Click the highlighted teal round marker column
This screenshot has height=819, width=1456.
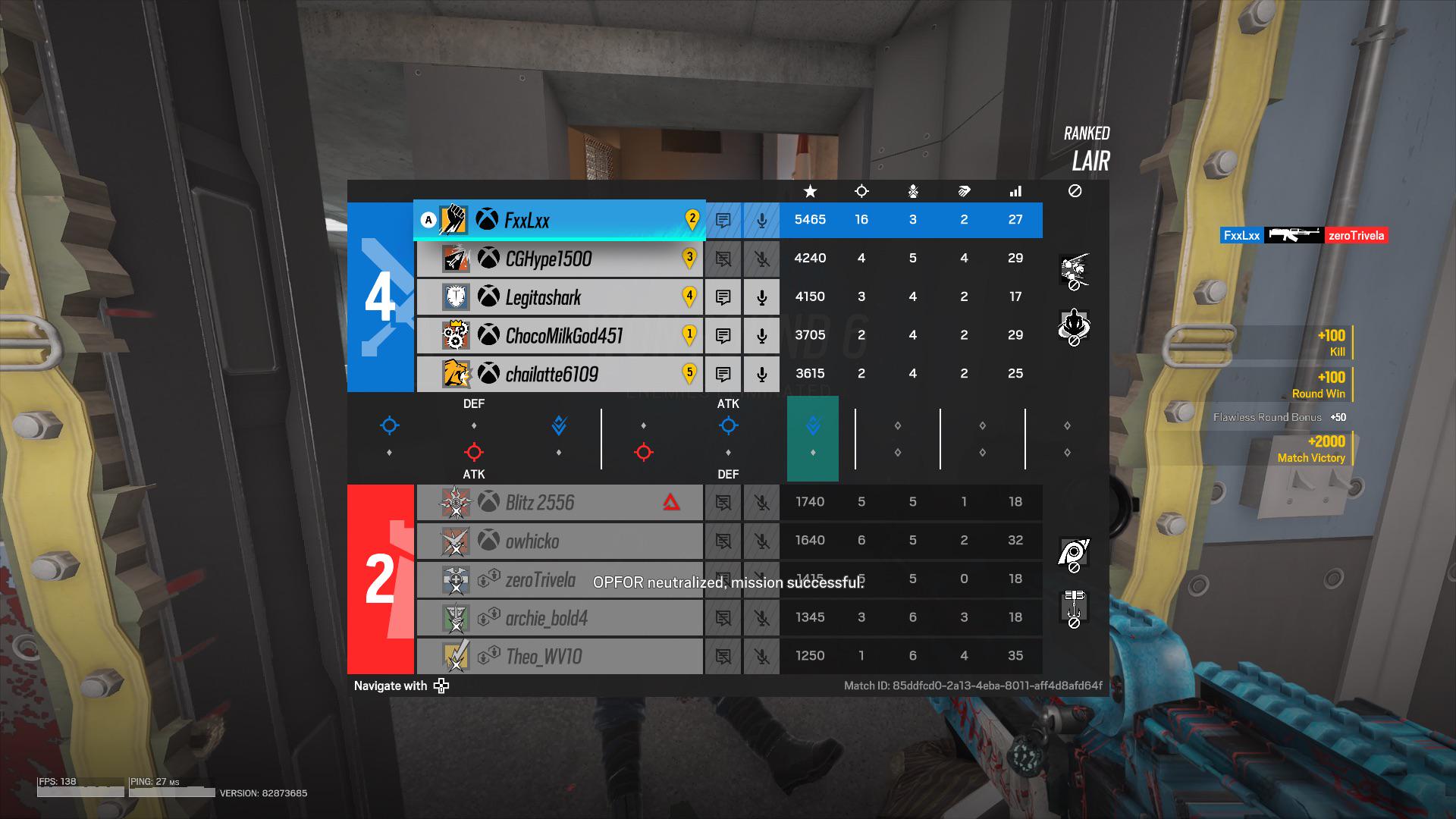coord(813,438)
